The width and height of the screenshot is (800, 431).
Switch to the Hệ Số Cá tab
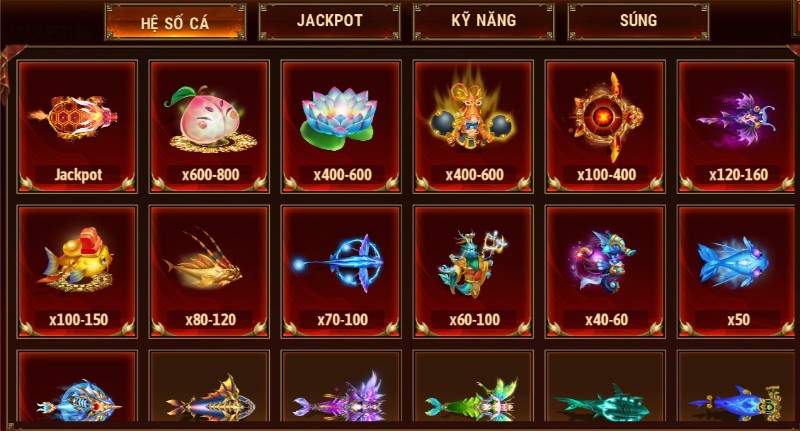point(176,23)
